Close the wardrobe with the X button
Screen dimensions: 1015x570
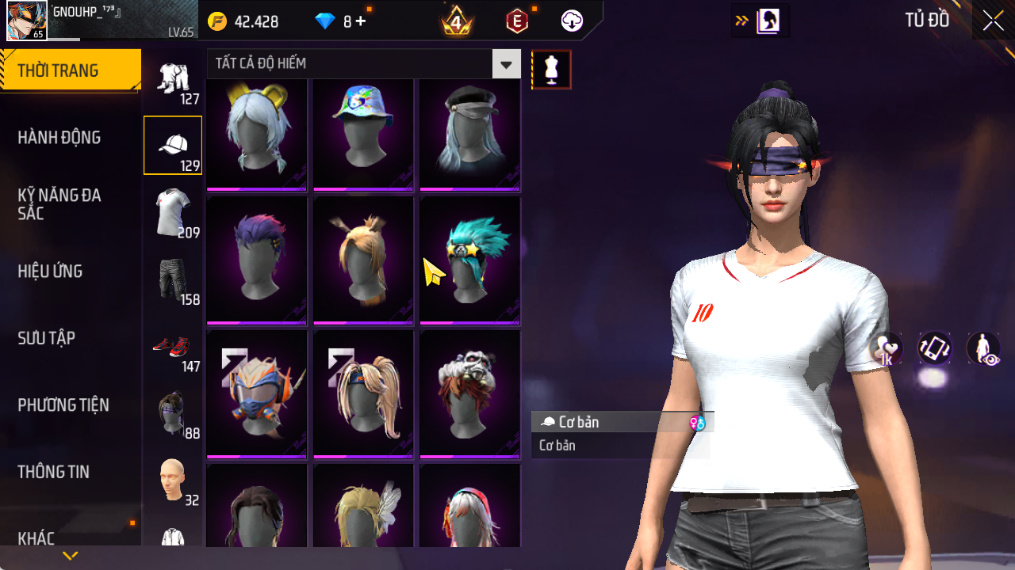[x=992, y=21]
